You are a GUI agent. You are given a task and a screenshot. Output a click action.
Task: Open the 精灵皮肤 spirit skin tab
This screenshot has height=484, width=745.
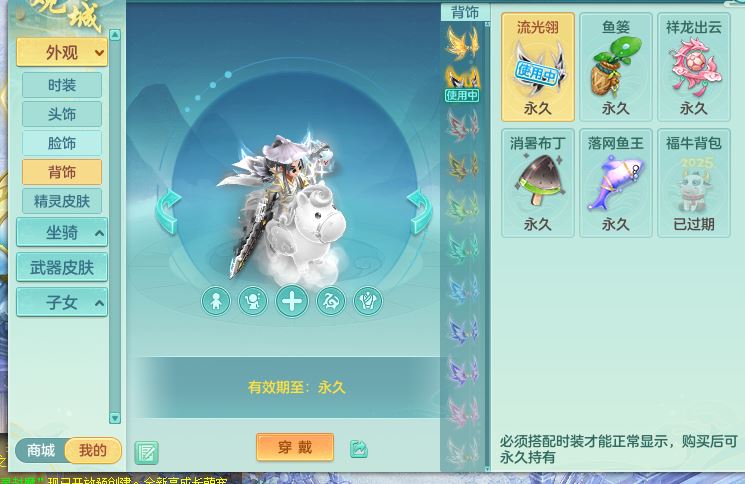(x=62, y=201)
